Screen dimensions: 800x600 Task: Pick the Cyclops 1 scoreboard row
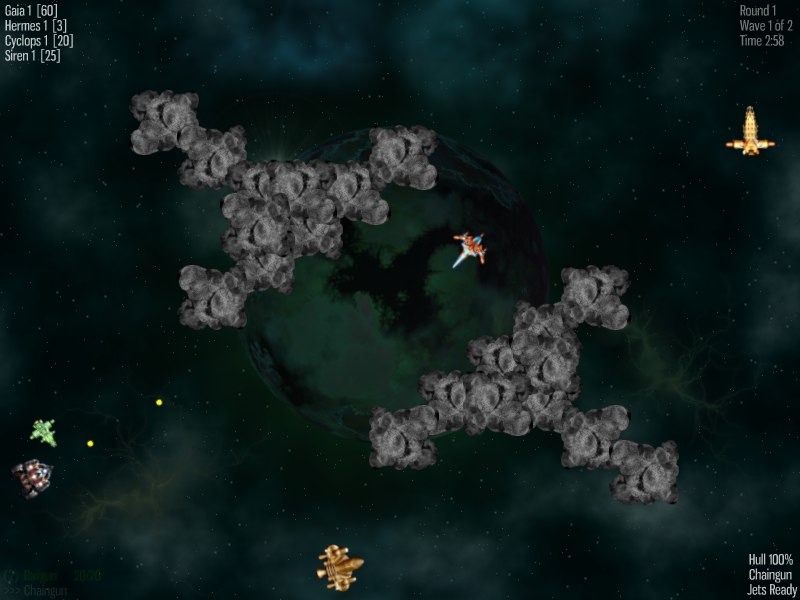click(39, 41)
